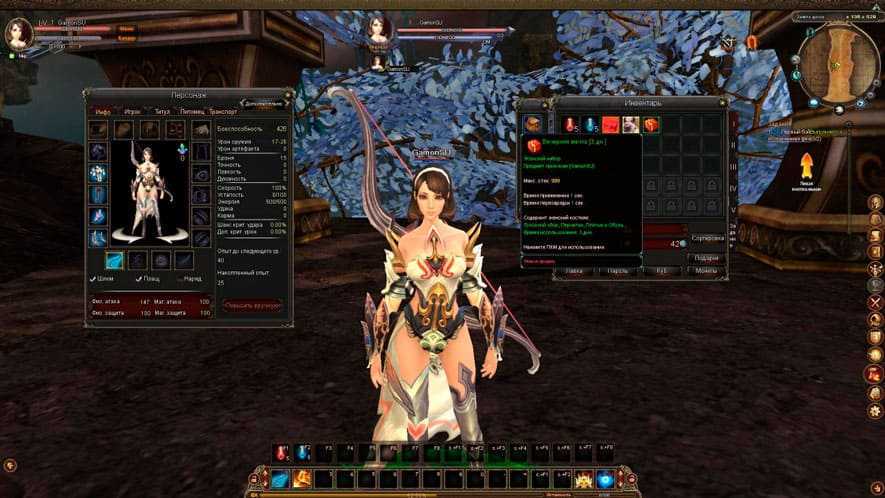Image resolution: width=885 pixels, height=498 pixels.
Task: Switch to the Инфо tab in character window
Action: coord(103,112)
